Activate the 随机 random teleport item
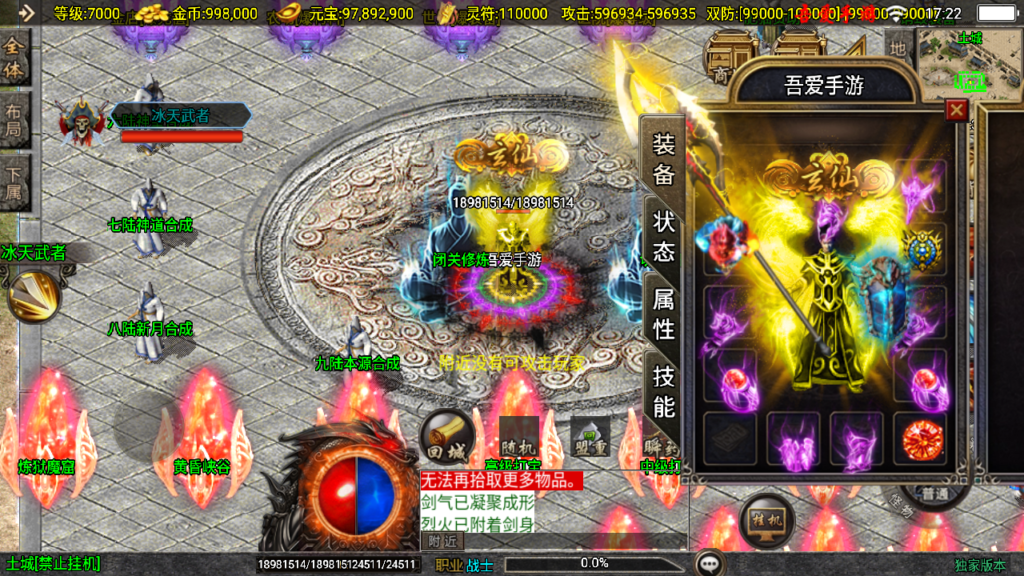Image resolution: width=1024 pixels, height=576 pixels. coord(518,437)
